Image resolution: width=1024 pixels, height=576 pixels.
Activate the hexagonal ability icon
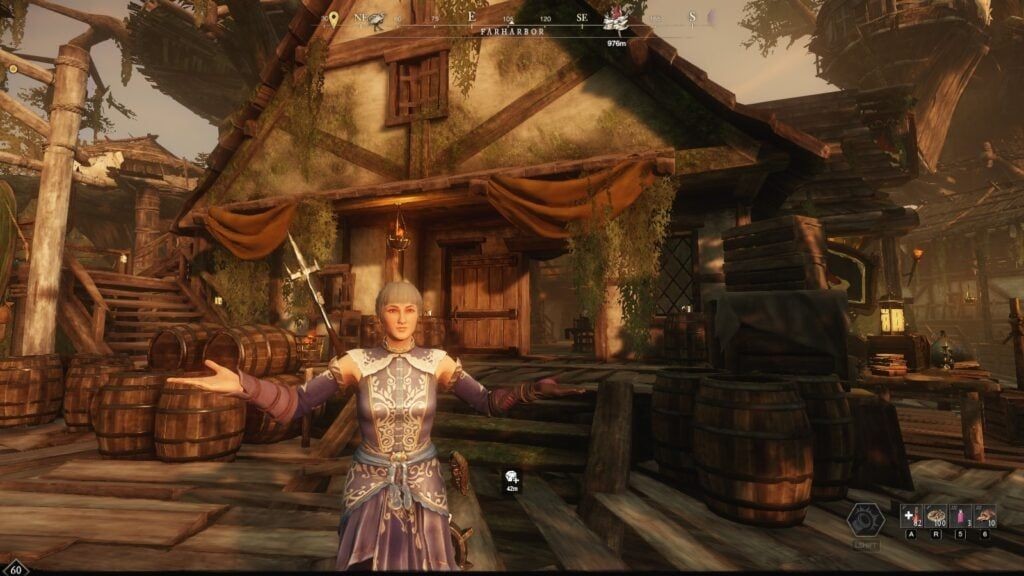(866, 521)
